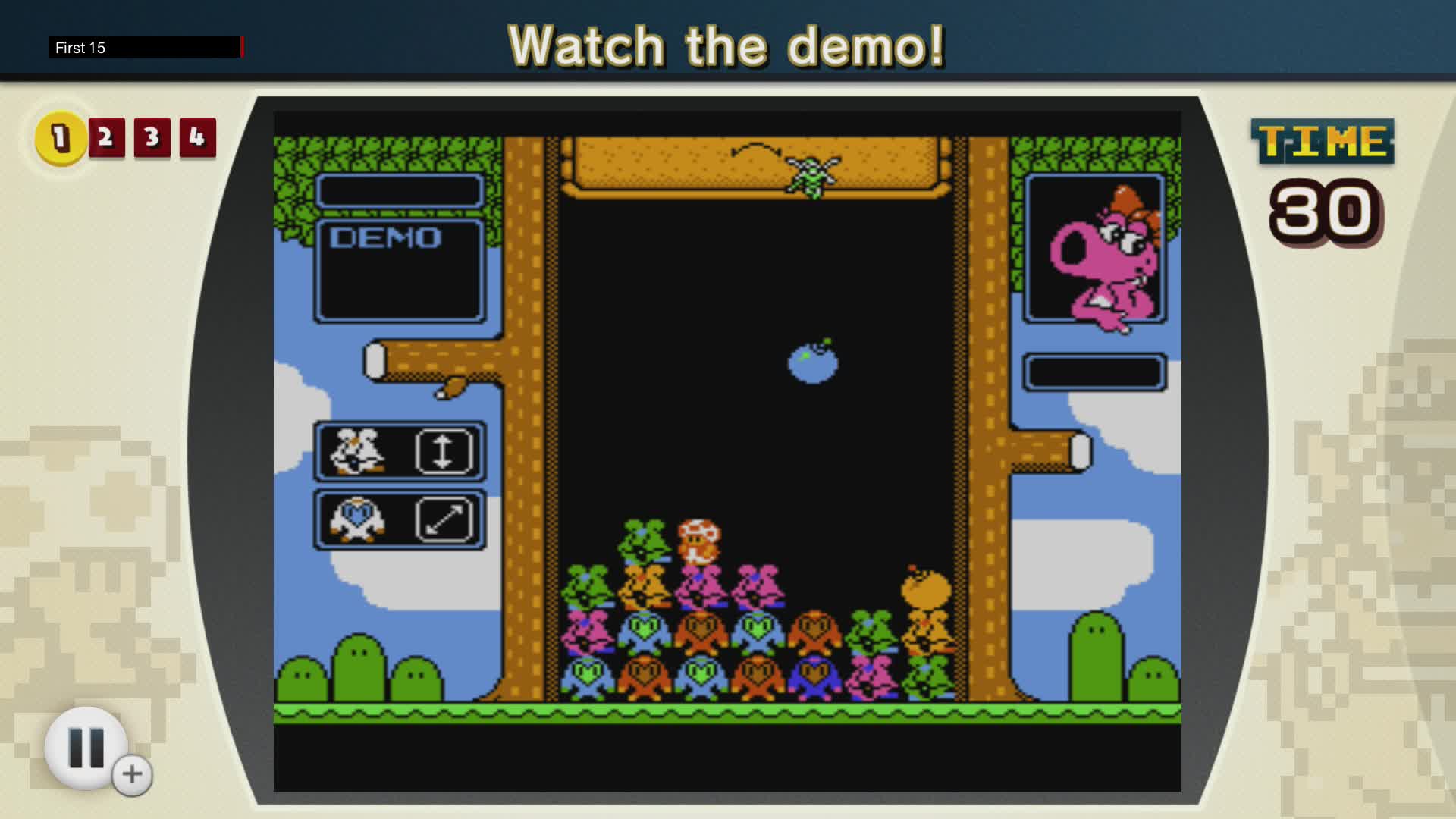Select the First 15 tab label
This screenshot has width=1456, height=819.
80,47
